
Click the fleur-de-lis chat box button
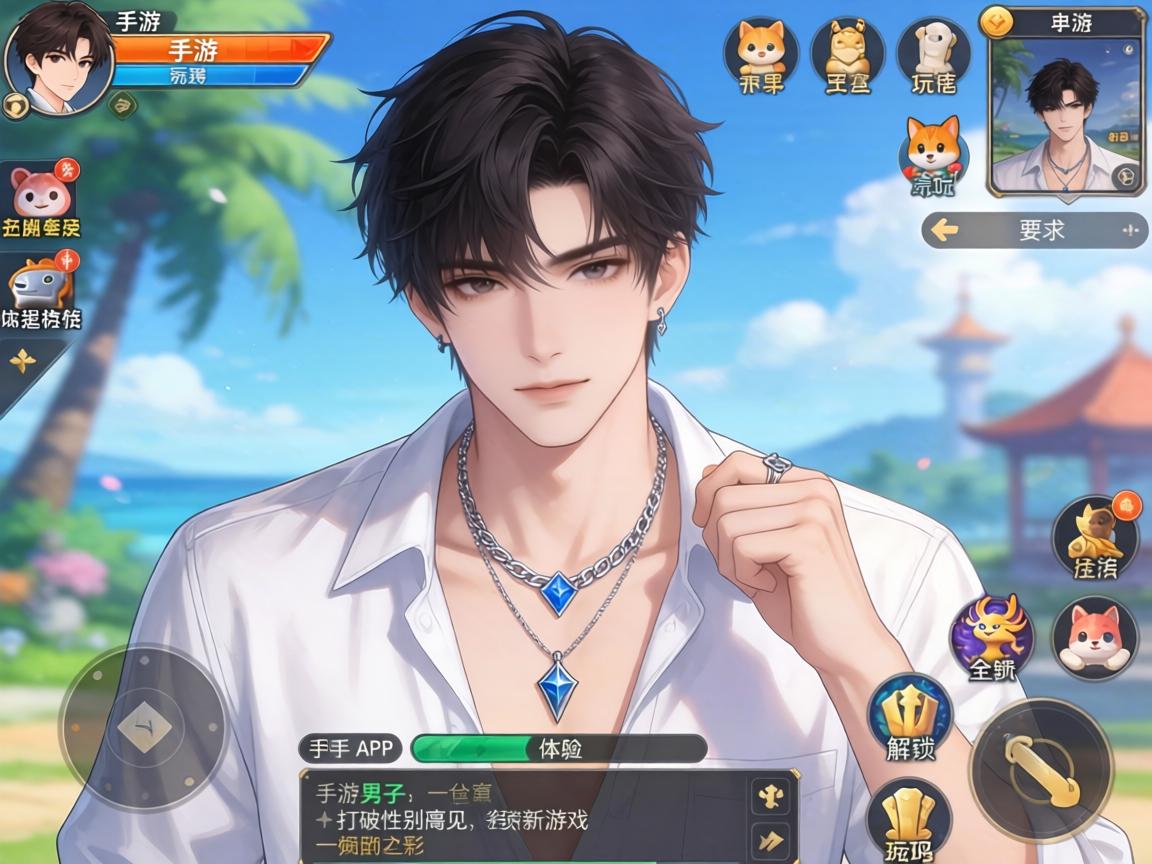[771, 797]
